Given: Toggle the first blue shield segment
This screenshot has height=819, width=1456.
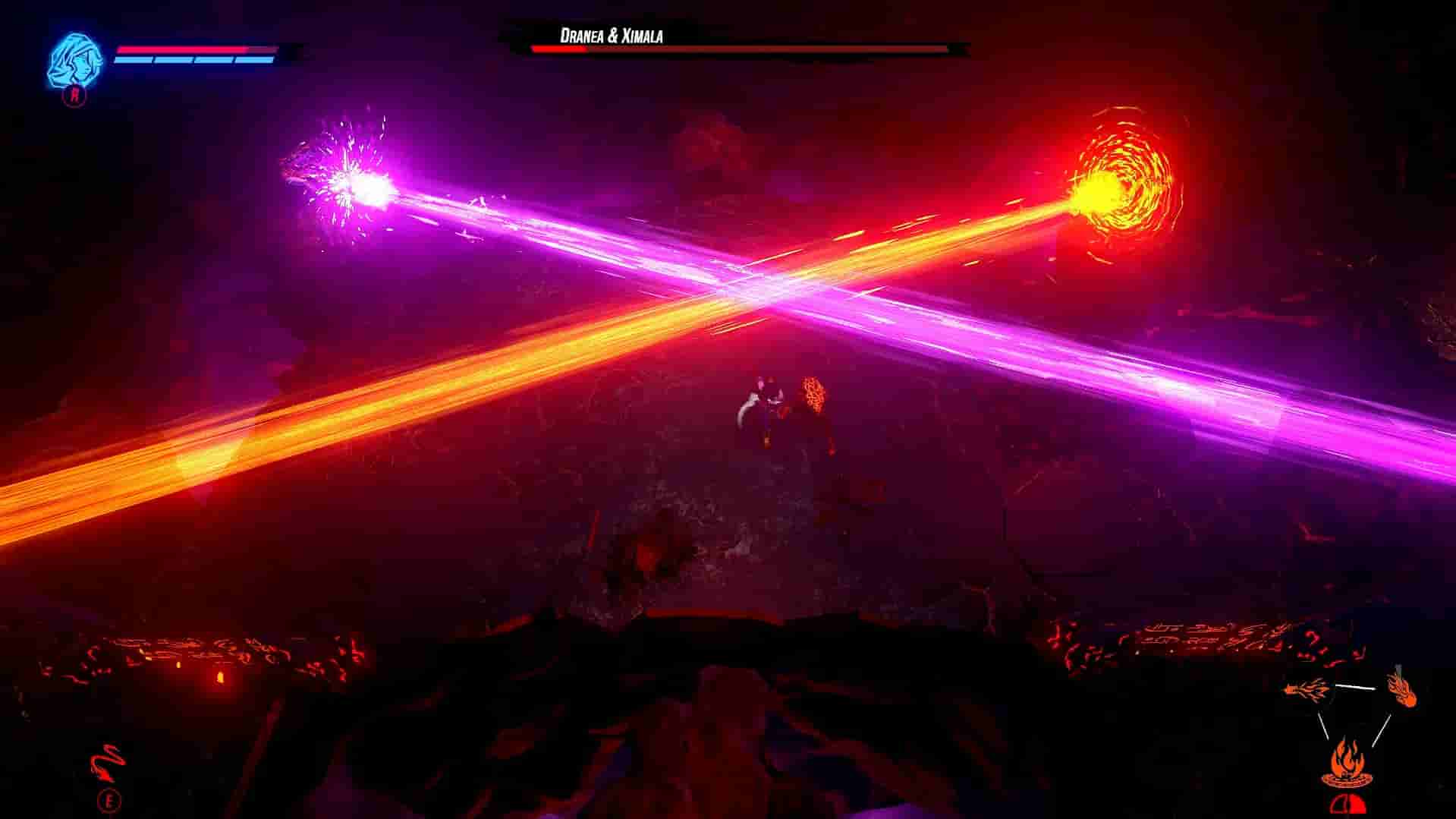Looking at the screenshot, I should tap(133, 61).
